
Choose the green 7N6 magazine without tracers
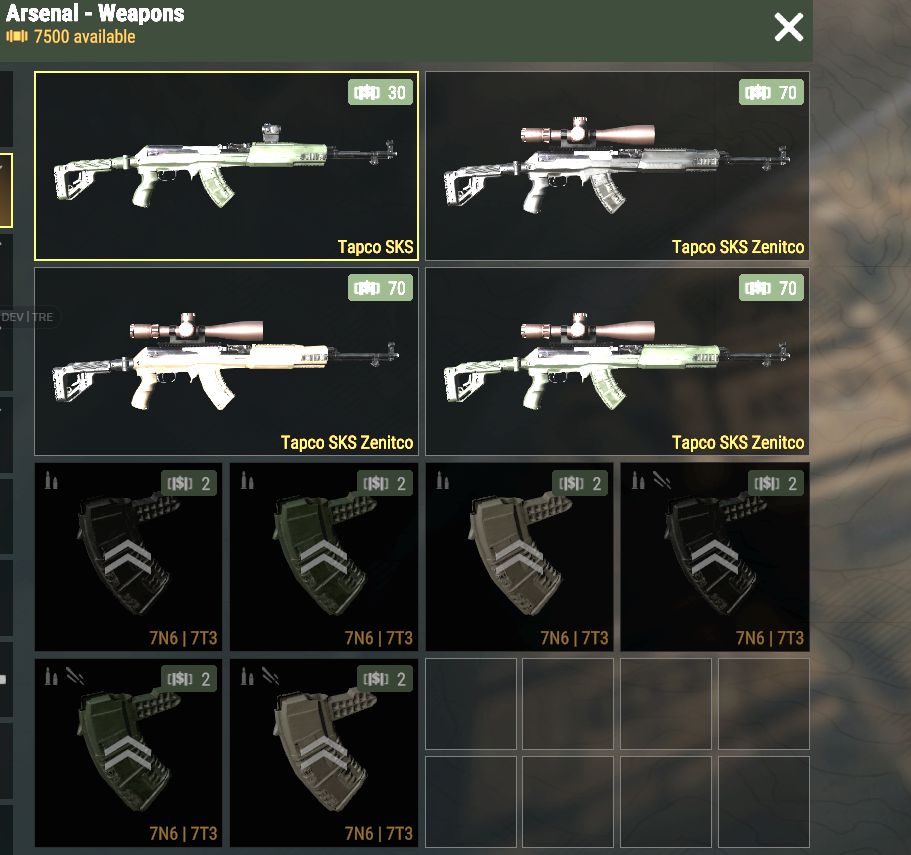(x=324, y=557)
